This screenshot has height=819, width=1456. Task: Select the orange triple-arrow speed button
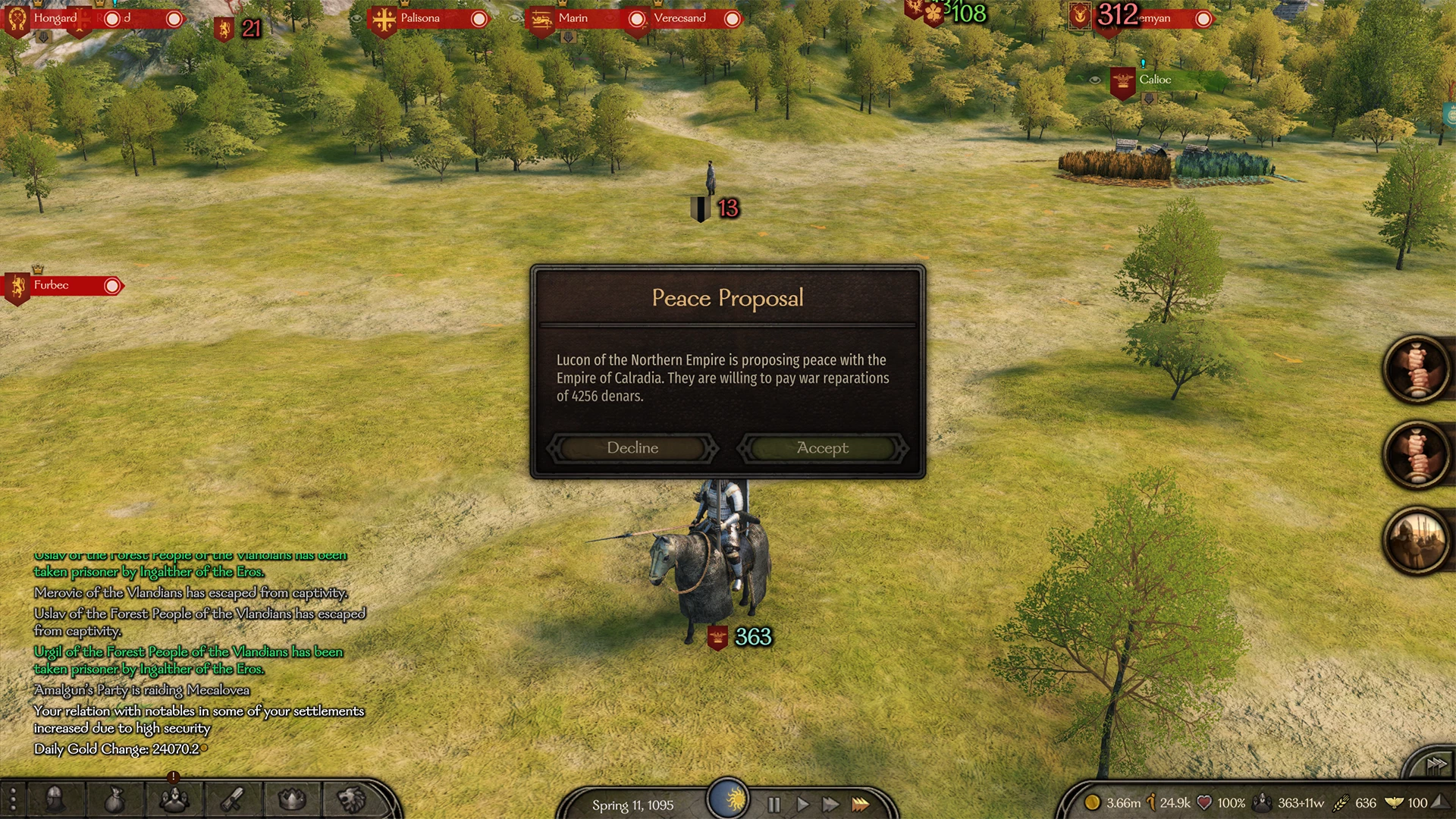tap(861, 805)
